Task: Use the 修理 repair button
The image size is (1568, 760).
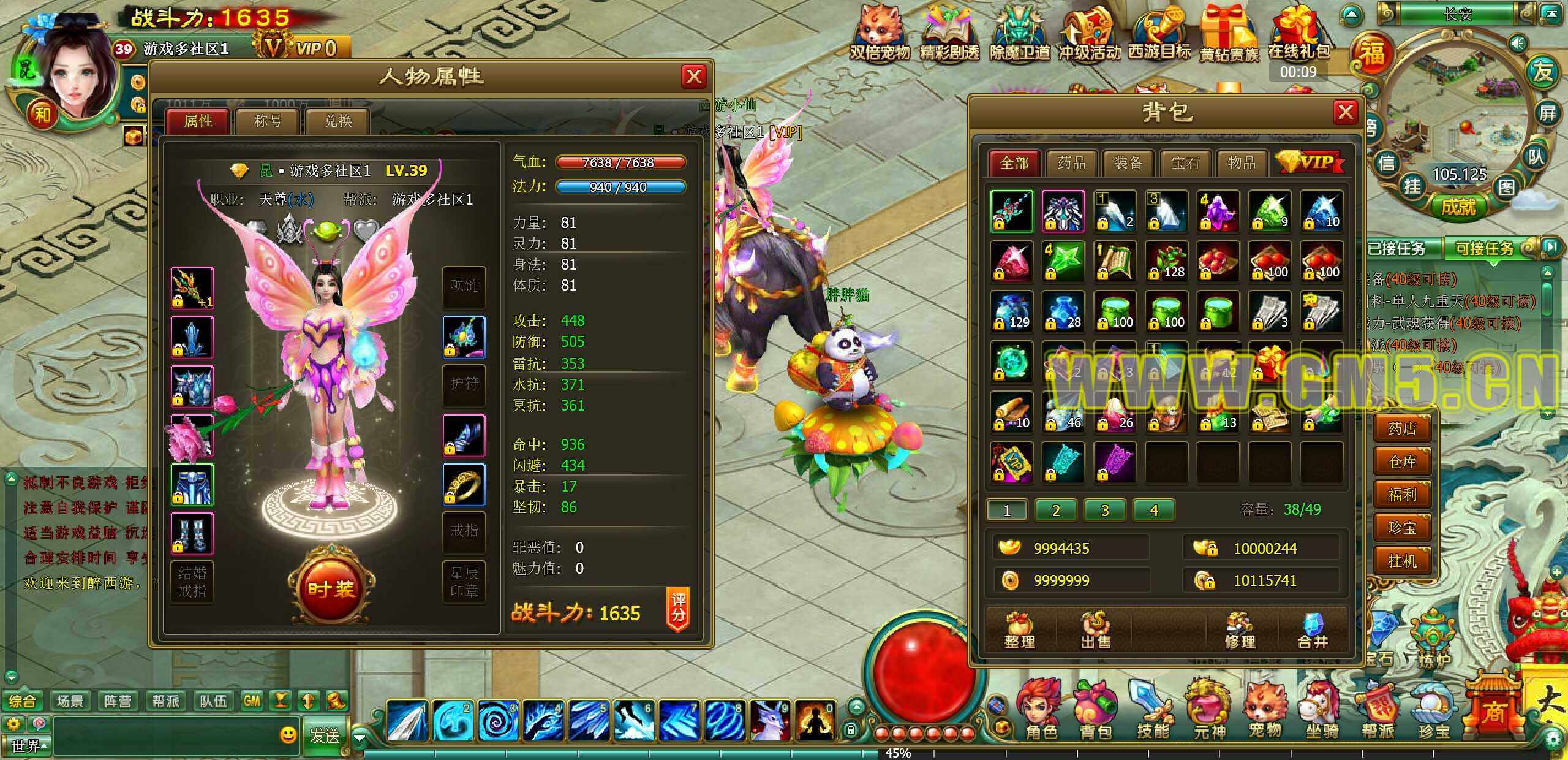Action: 1240,631
